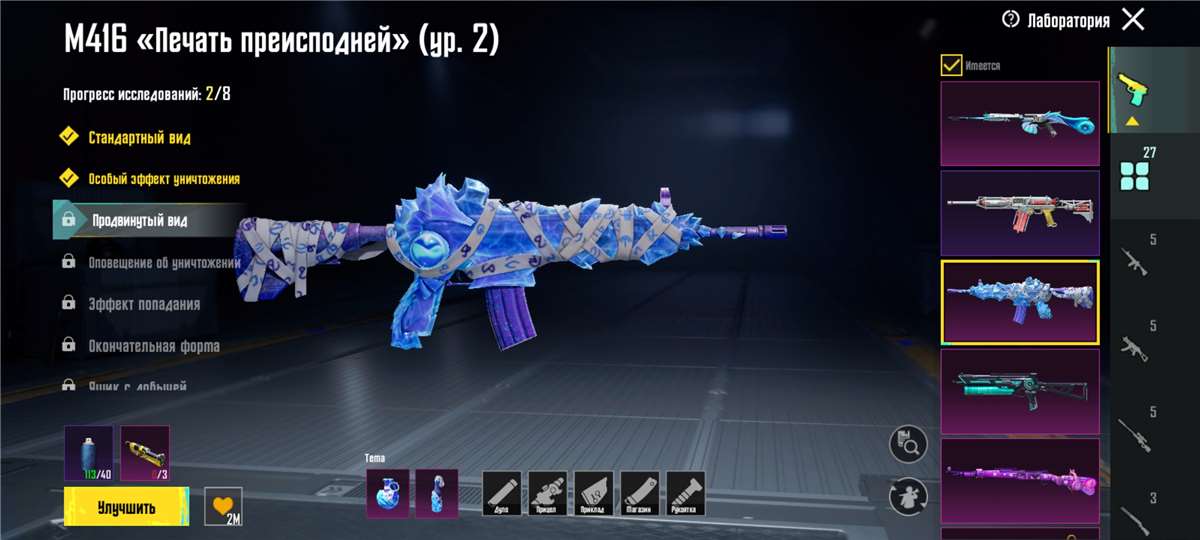Image resolution: width=1200 pixels, height=540 pixels.
Task: Click the magnifier inspect button
Action: 908,444
